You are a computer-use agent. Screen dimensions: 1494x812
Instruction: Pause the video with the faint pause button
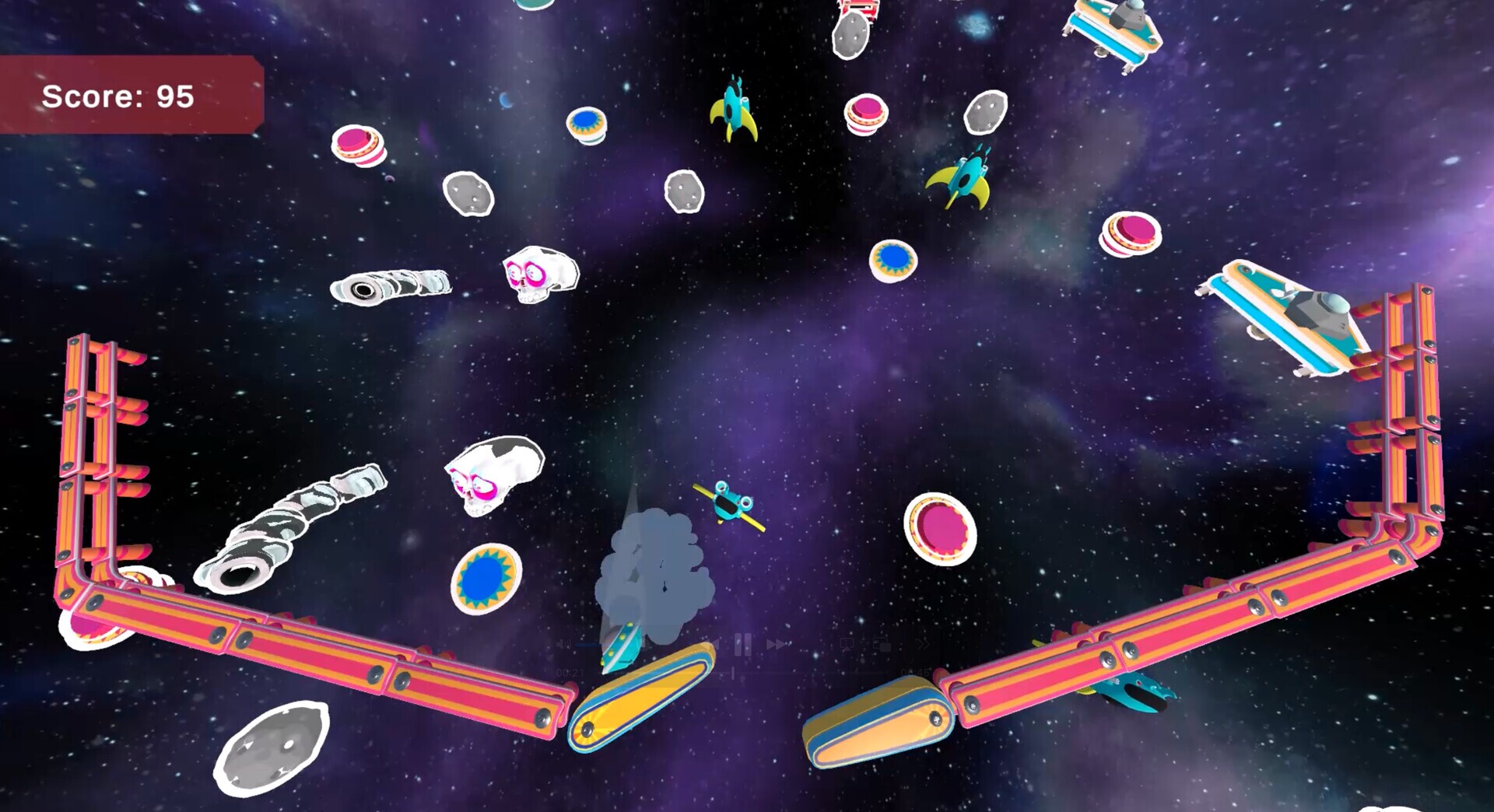743,644
